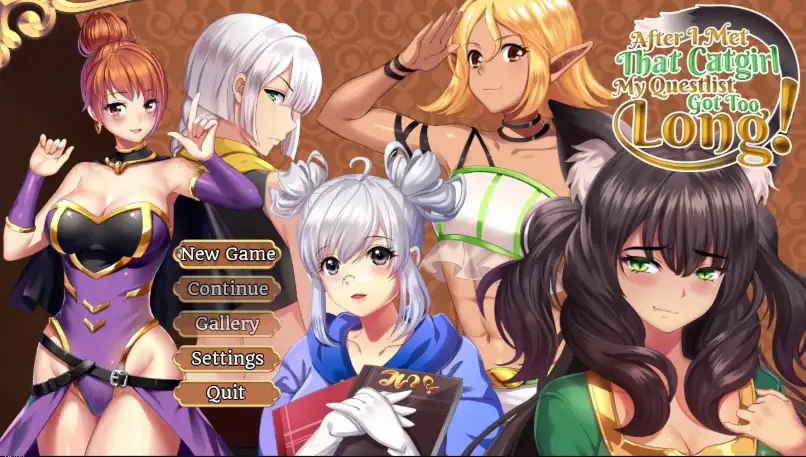The width and height of the screenshot is (806, 457).
Task: Start a New Game
Action: click(227, 254)
